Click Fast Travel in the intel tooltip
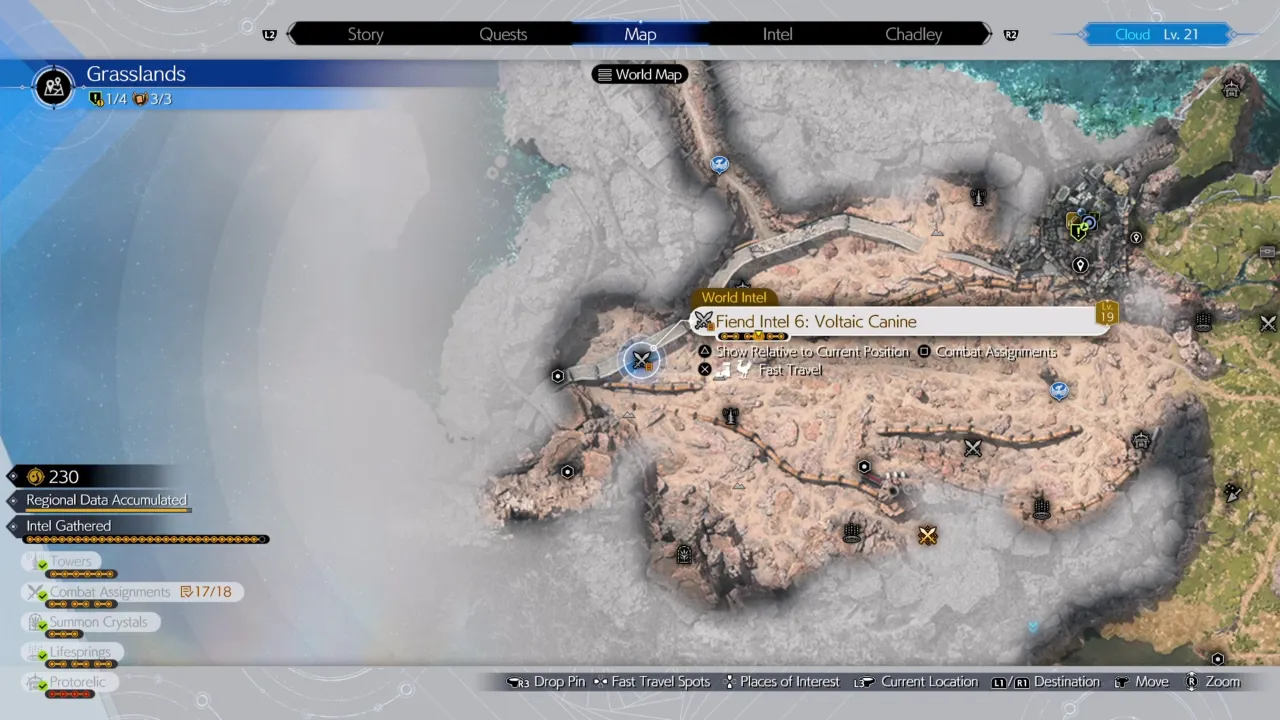This screenshot has height=720, width=1280. [789, 370]
